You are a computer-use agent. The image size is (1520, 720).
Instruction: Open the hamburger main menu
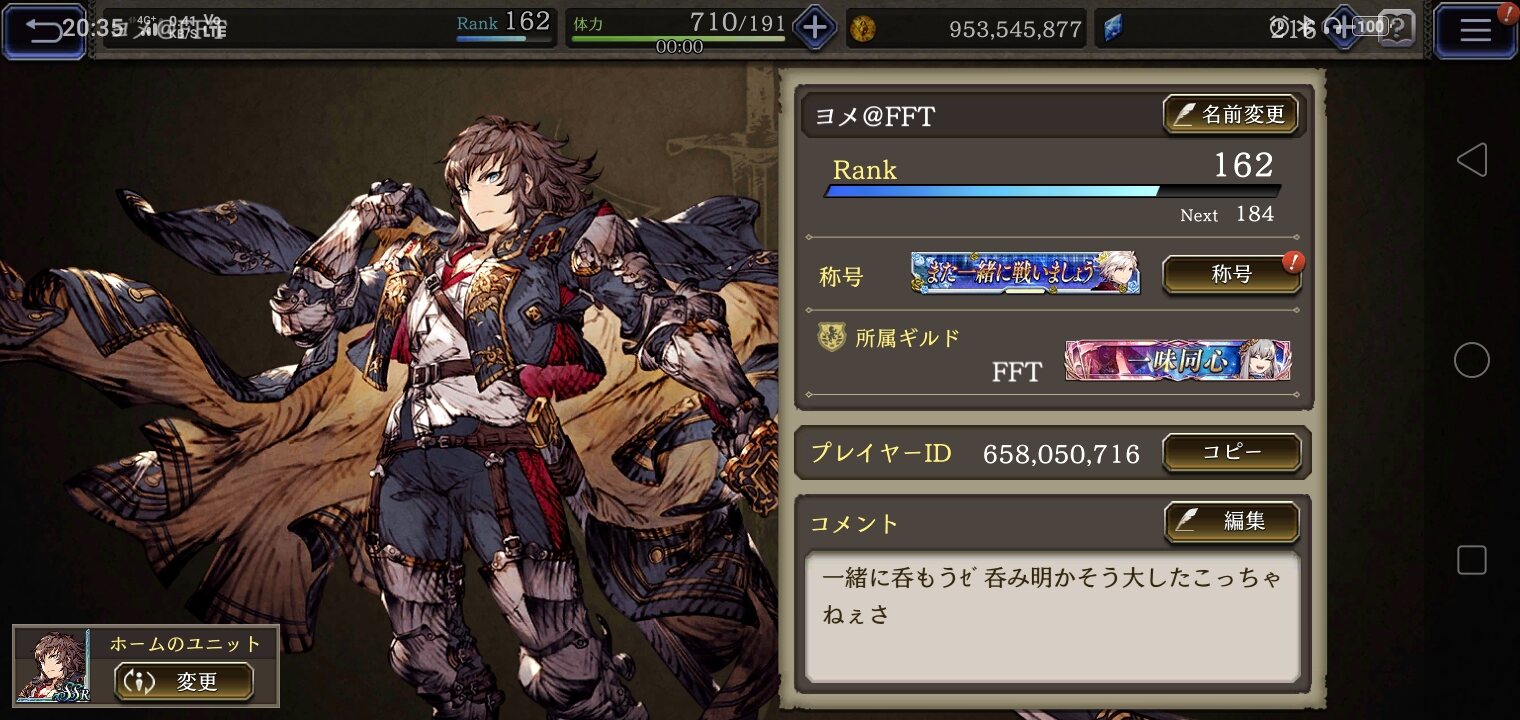[x=1475, y=30]
